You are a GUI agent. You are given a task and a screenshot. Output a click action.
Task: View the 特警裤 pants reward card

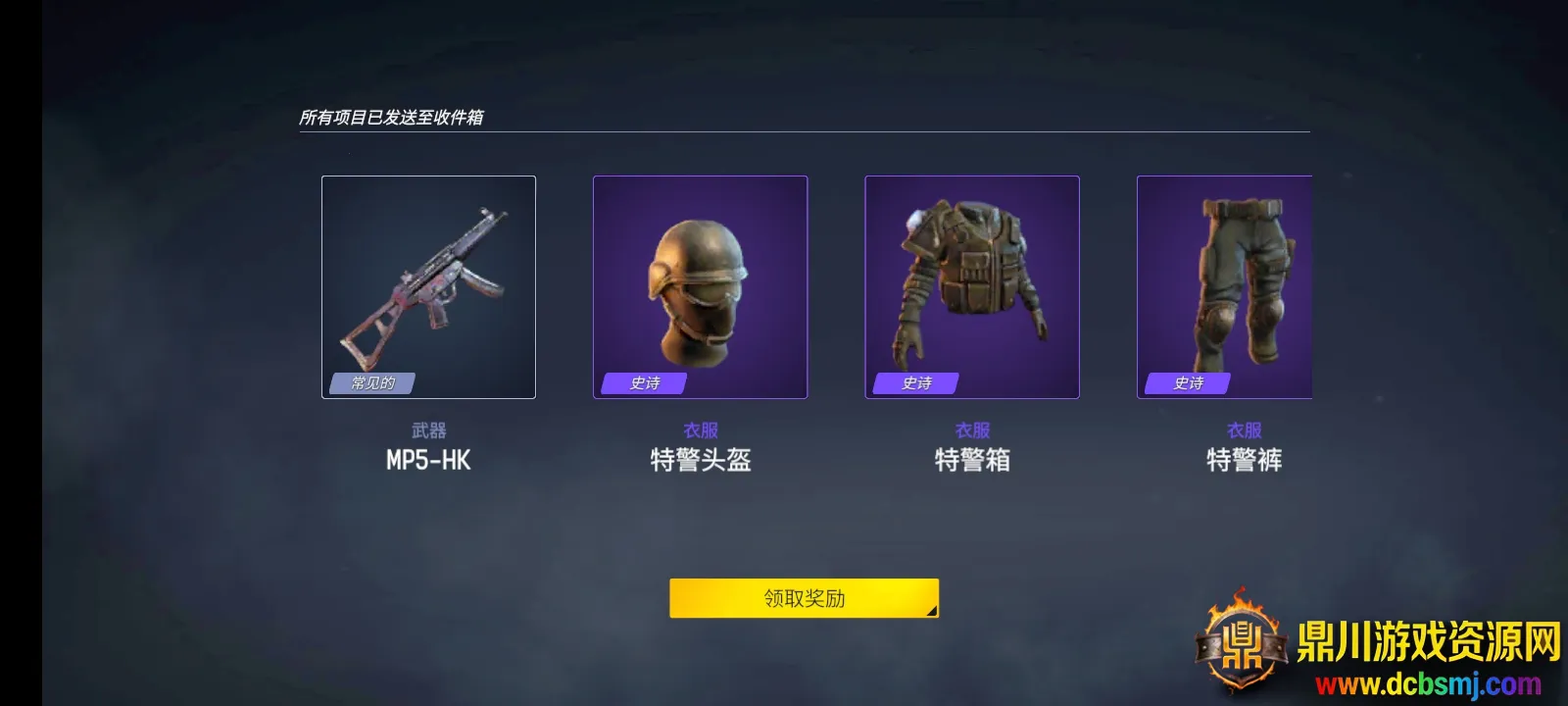point(1224,287)
